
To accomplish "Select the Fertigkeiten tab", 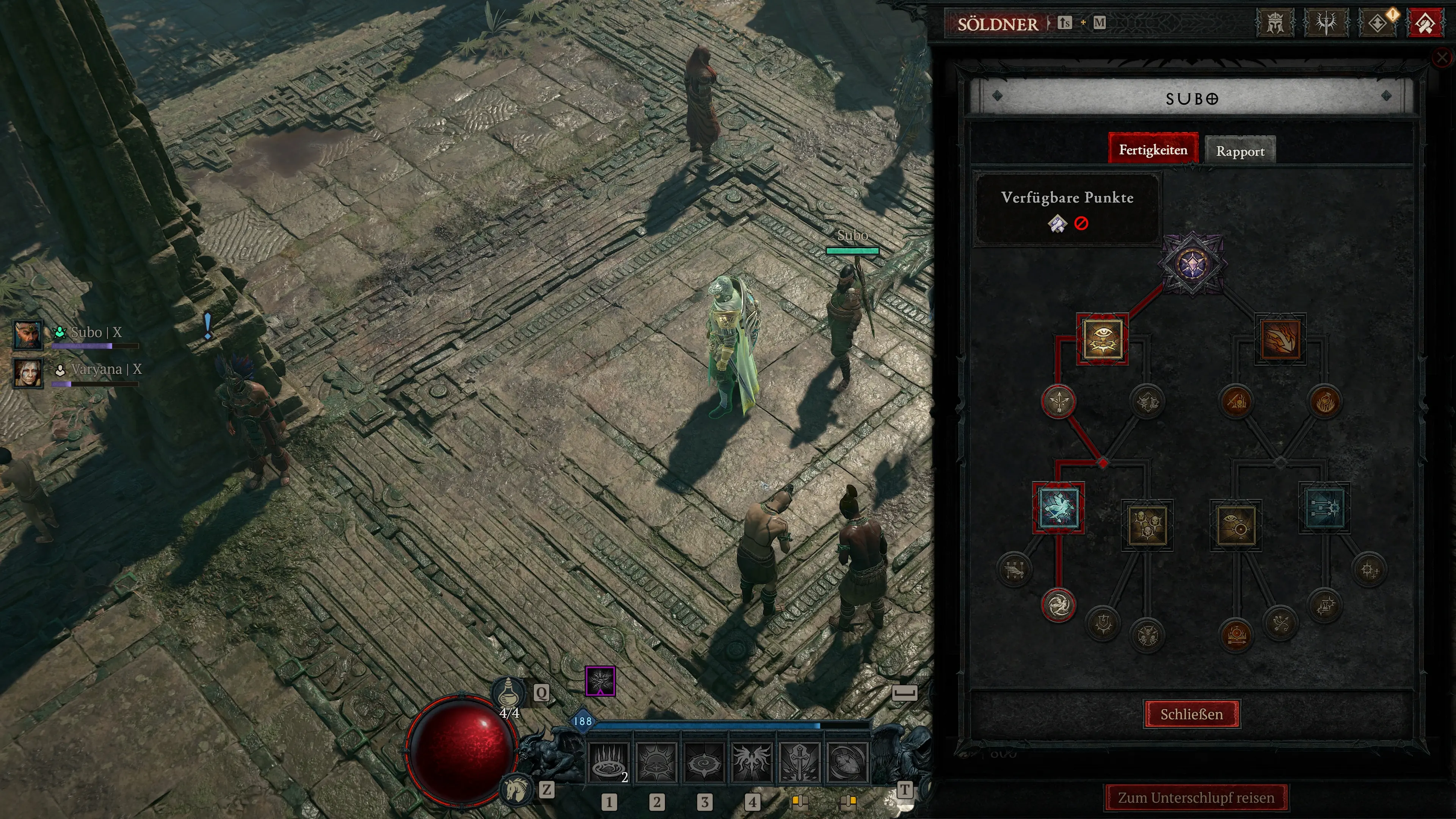I will point(1153,150).
